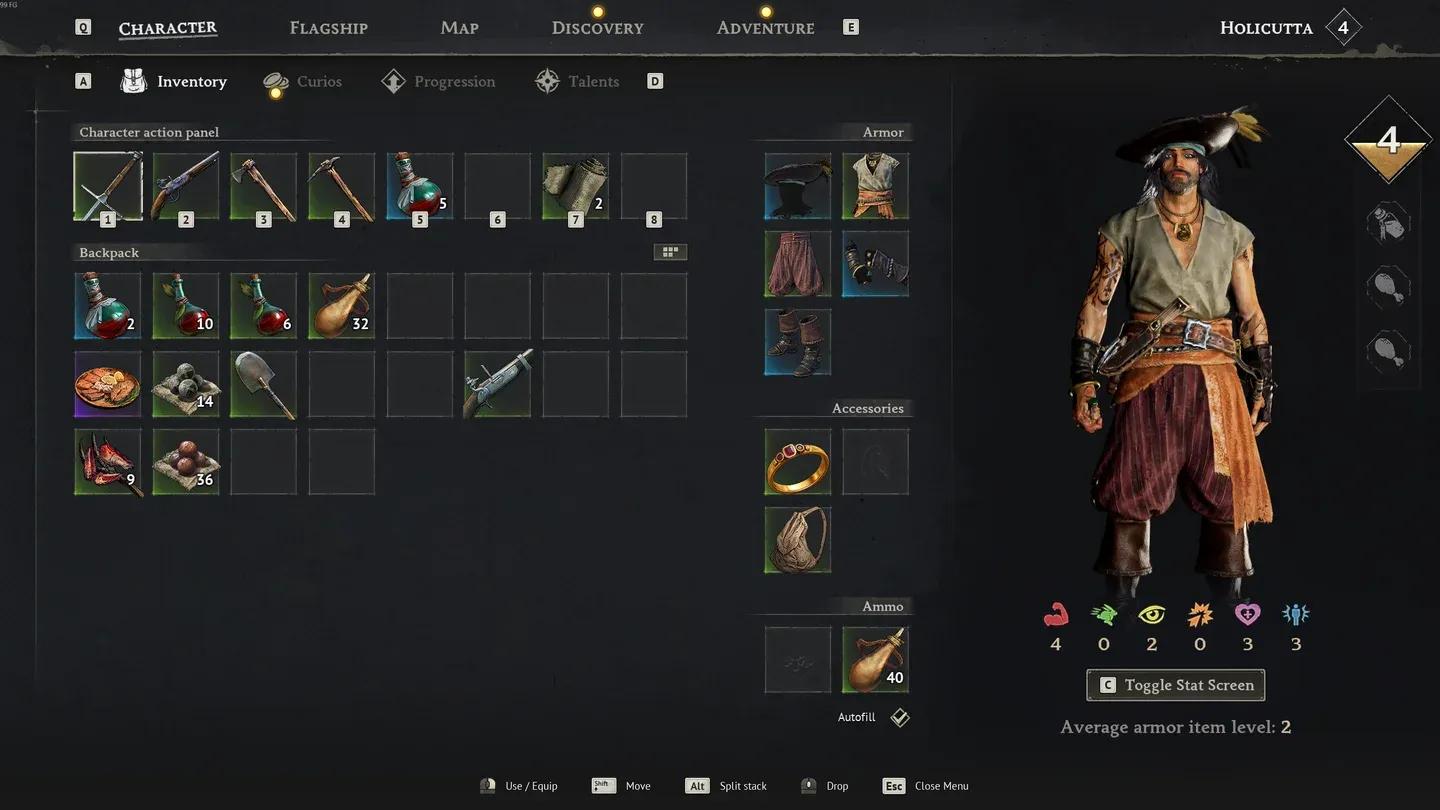
Task: Select the equipped leather boots slot
Action: [x=798, y=342]
